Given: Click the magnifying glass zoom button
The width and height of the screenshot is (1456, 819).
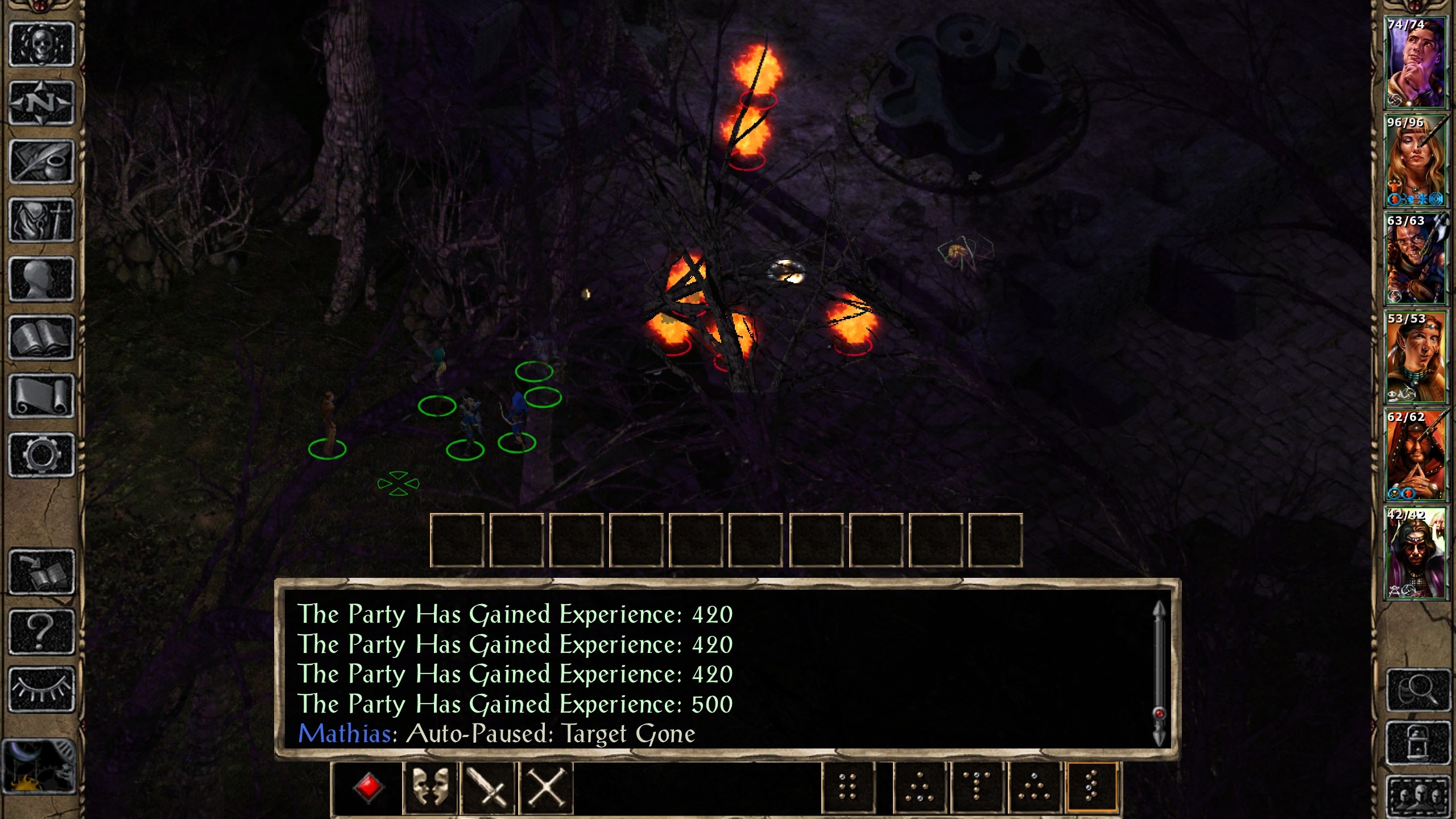Looking at the screenshot, I should pyautogui.click(x=1418, y=690).
